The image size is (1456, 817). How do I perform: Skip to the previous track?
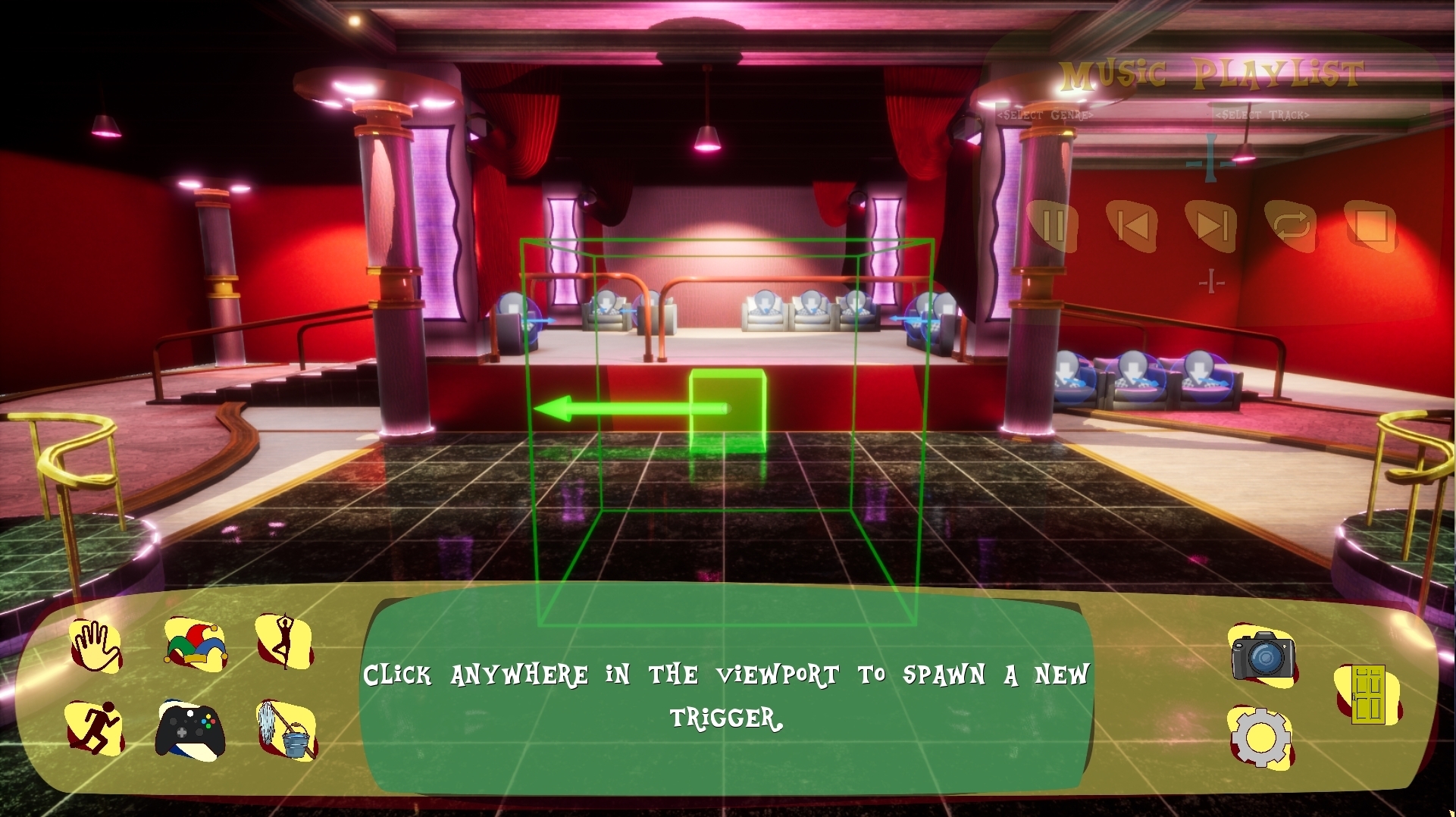[x=1132, y=226]
